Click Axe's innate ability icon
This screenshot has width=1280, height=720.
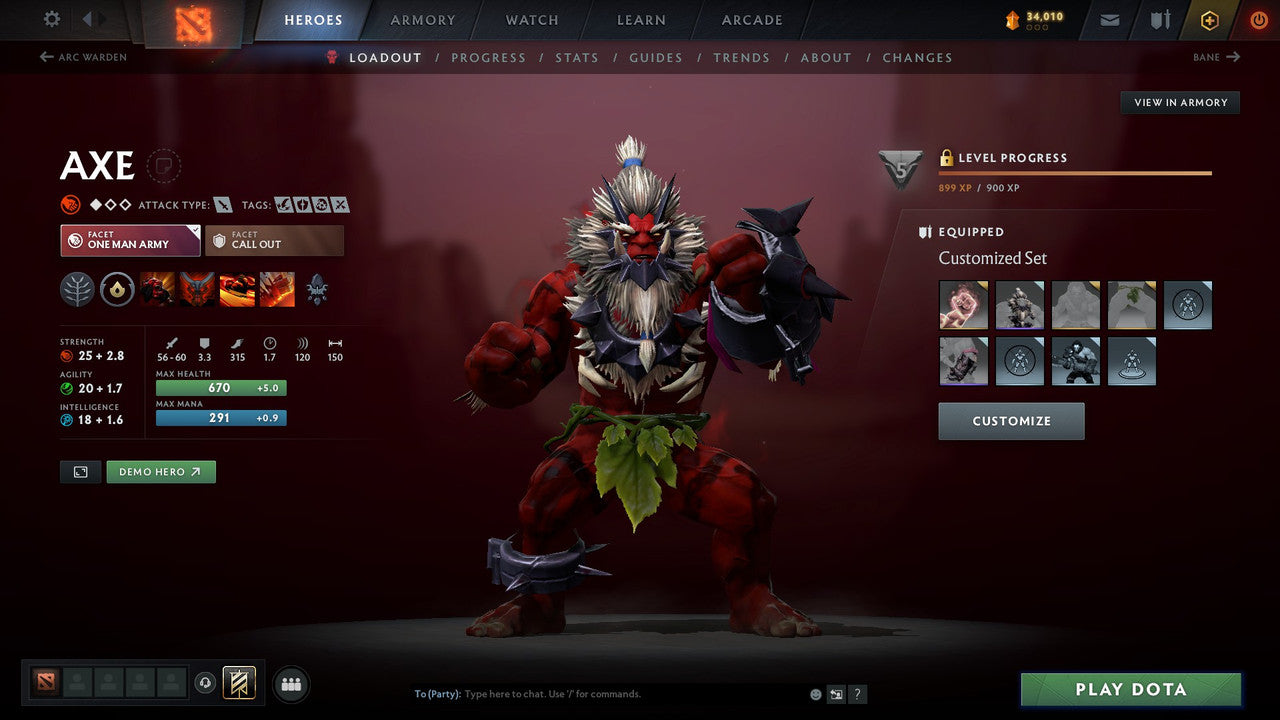pyautogui.click(x=117, y=289)
